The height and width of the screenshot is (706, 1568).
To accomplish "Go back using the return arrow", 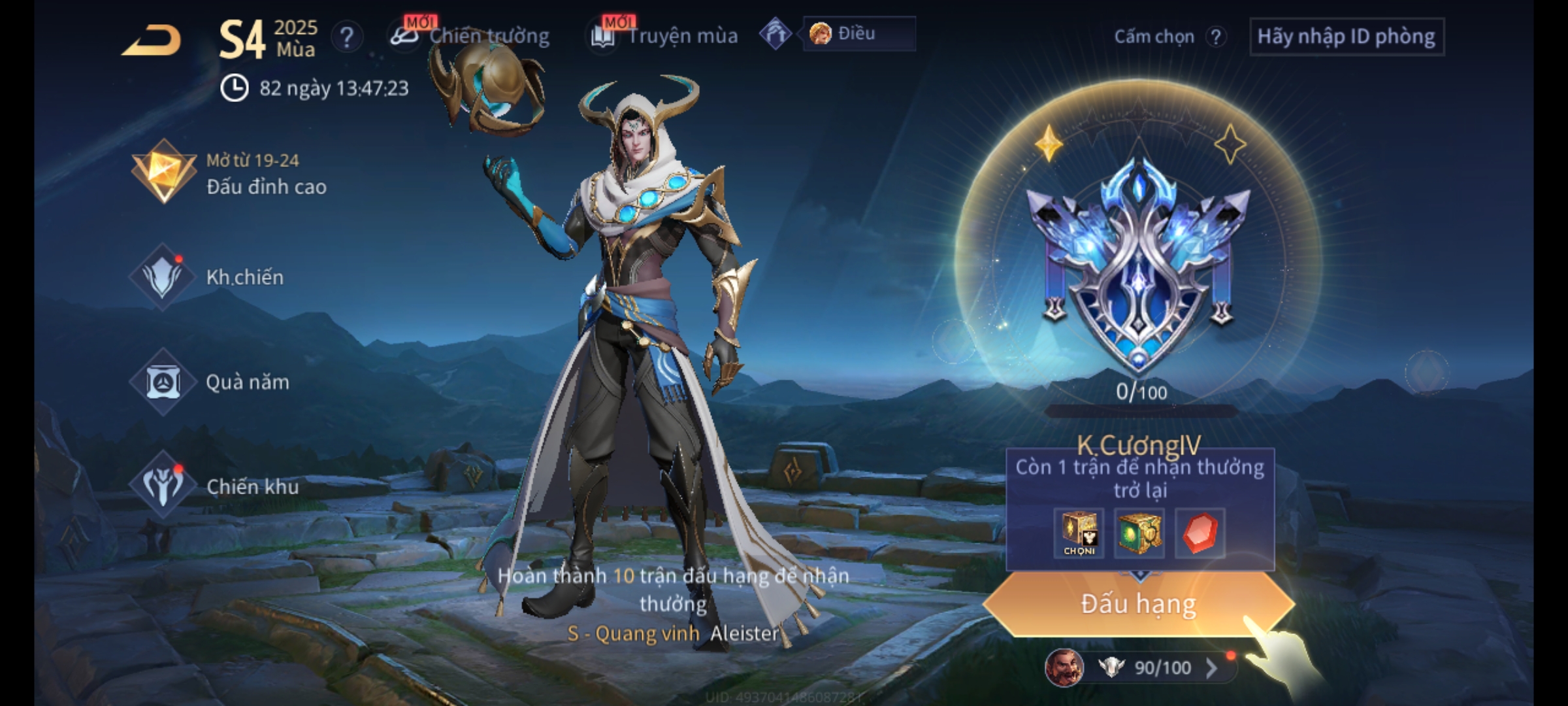I will [x=152, y=41].
